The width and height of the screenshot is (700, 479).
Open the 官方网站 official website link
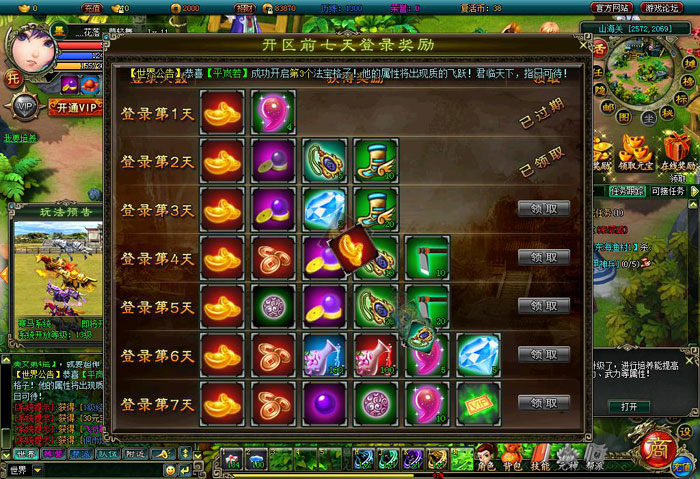(x=612, y=8)
